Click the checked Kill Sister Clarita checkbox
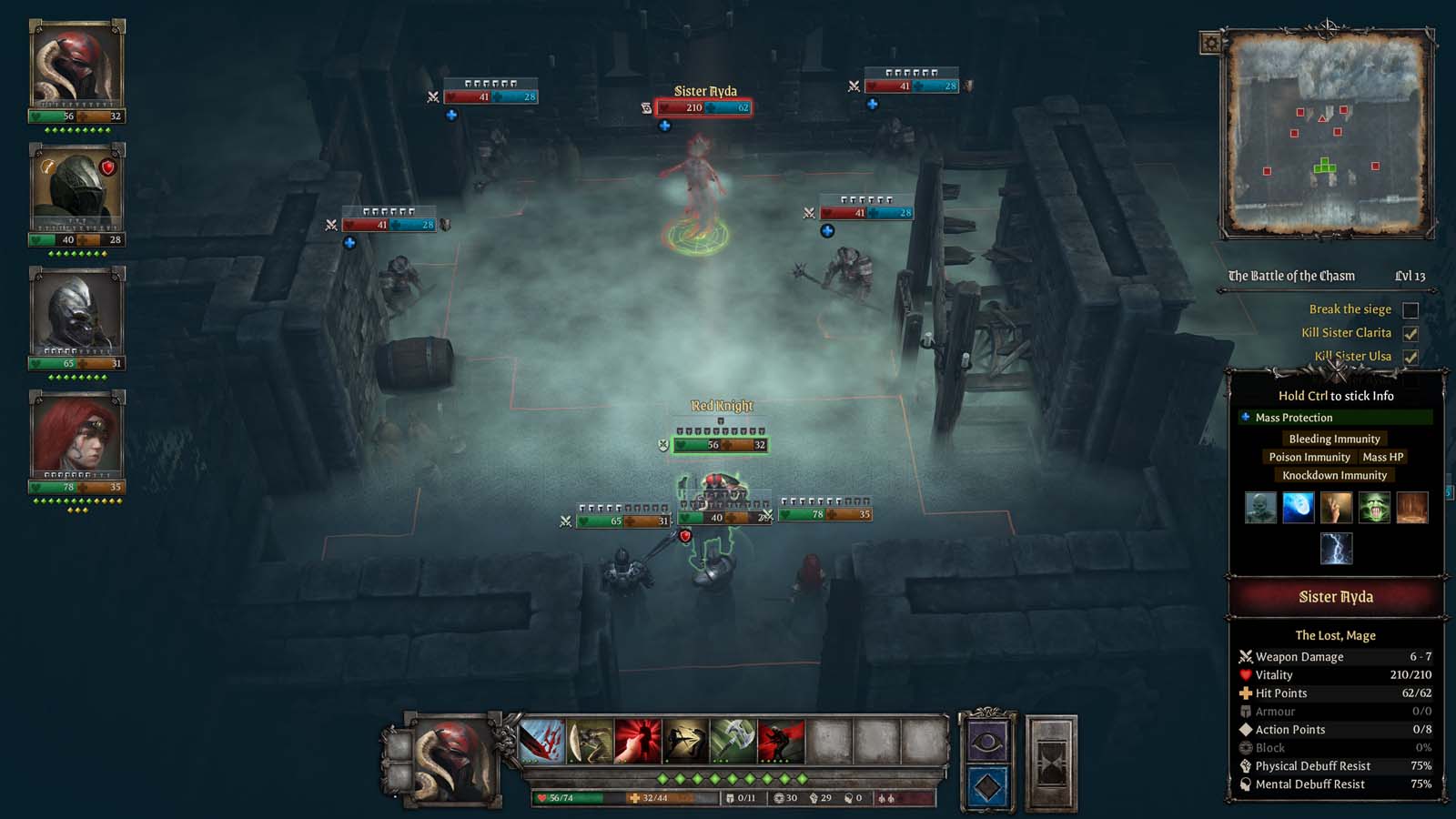The width and height of the screenshot is (1456, 819). 1411,333
